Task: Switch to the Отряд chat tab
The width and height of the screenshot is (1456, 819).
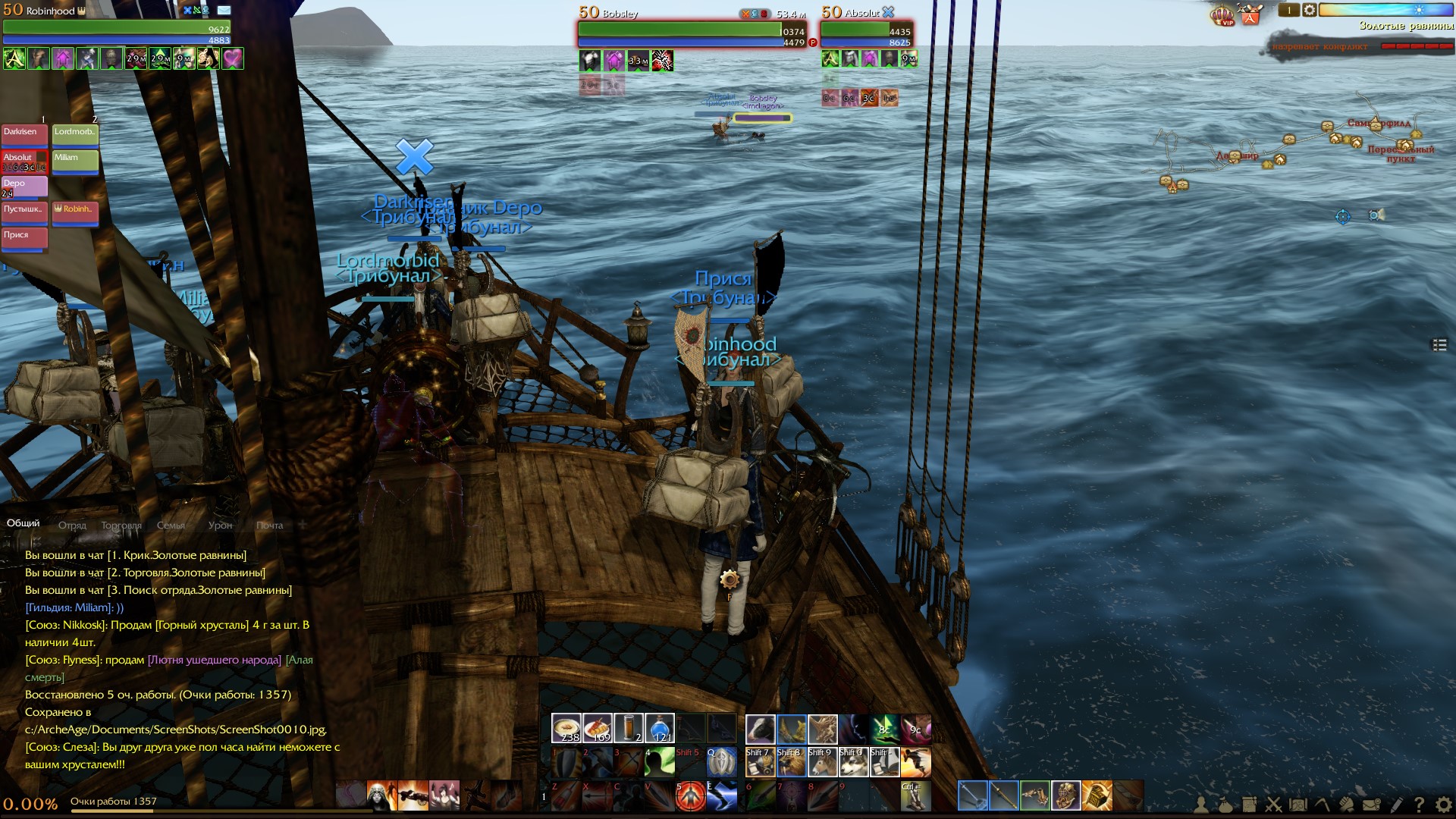Action: (72, 525)
